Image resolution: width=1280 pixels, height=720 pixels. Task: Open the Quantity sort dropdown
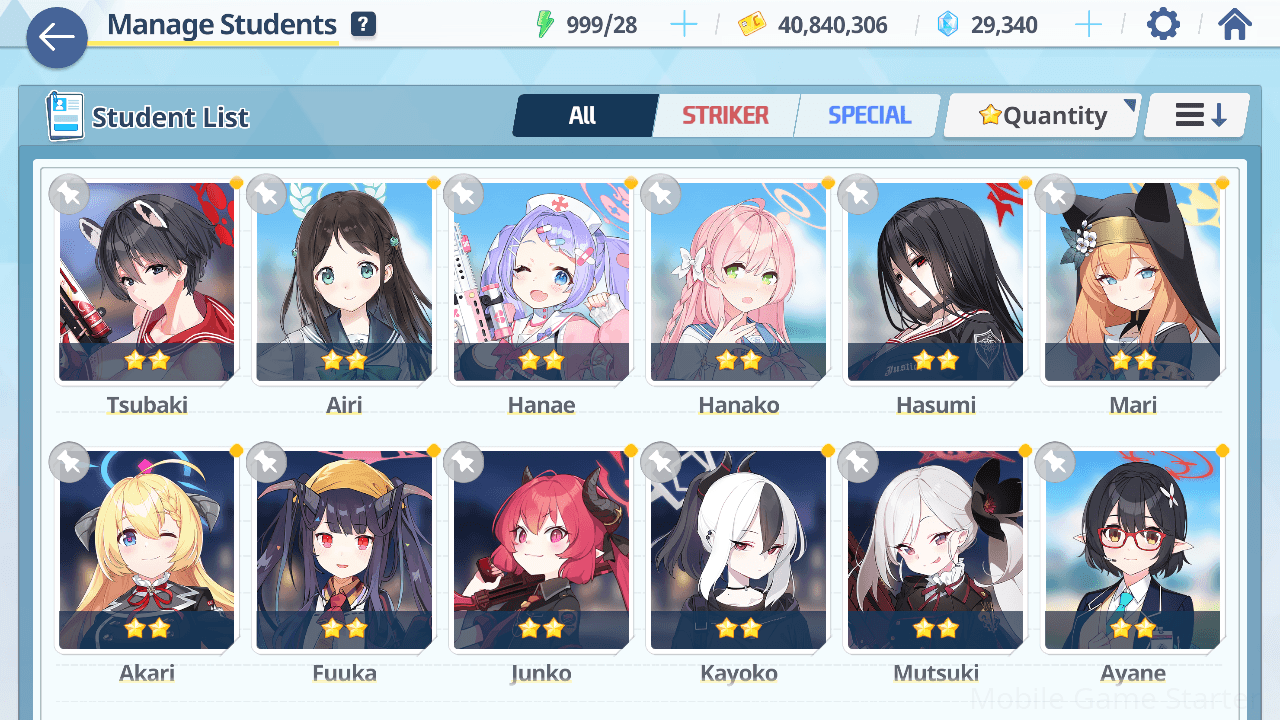1042,116
